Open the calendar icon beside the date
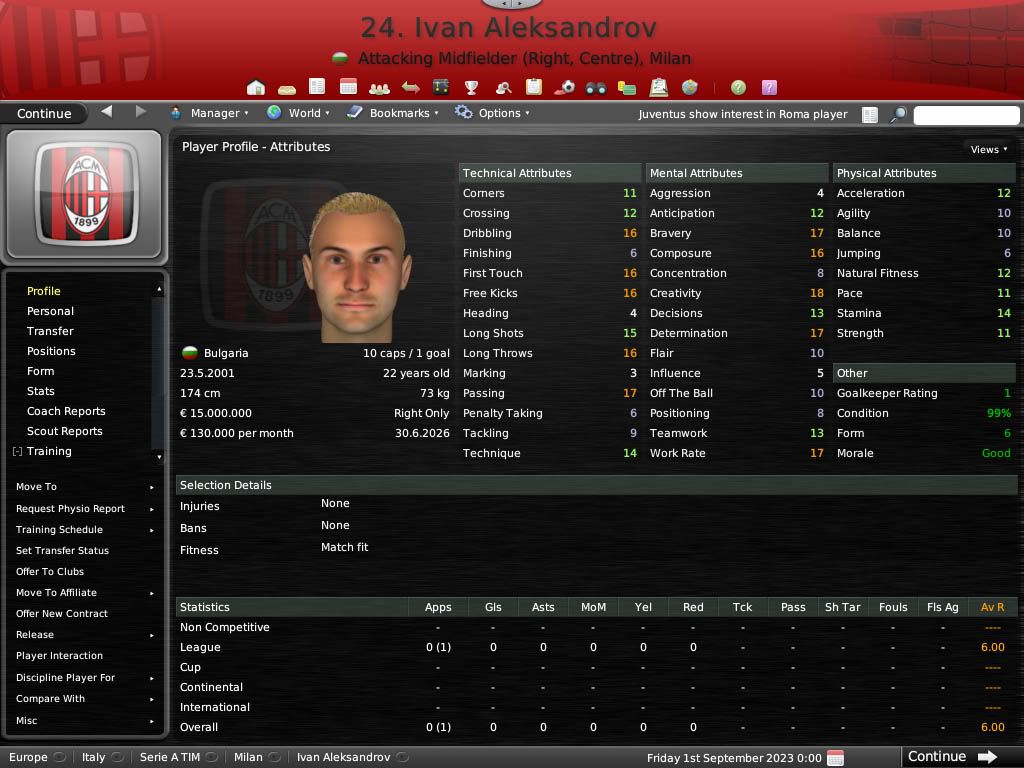This screenshot has width=1024, height=768. coord(836,758)
